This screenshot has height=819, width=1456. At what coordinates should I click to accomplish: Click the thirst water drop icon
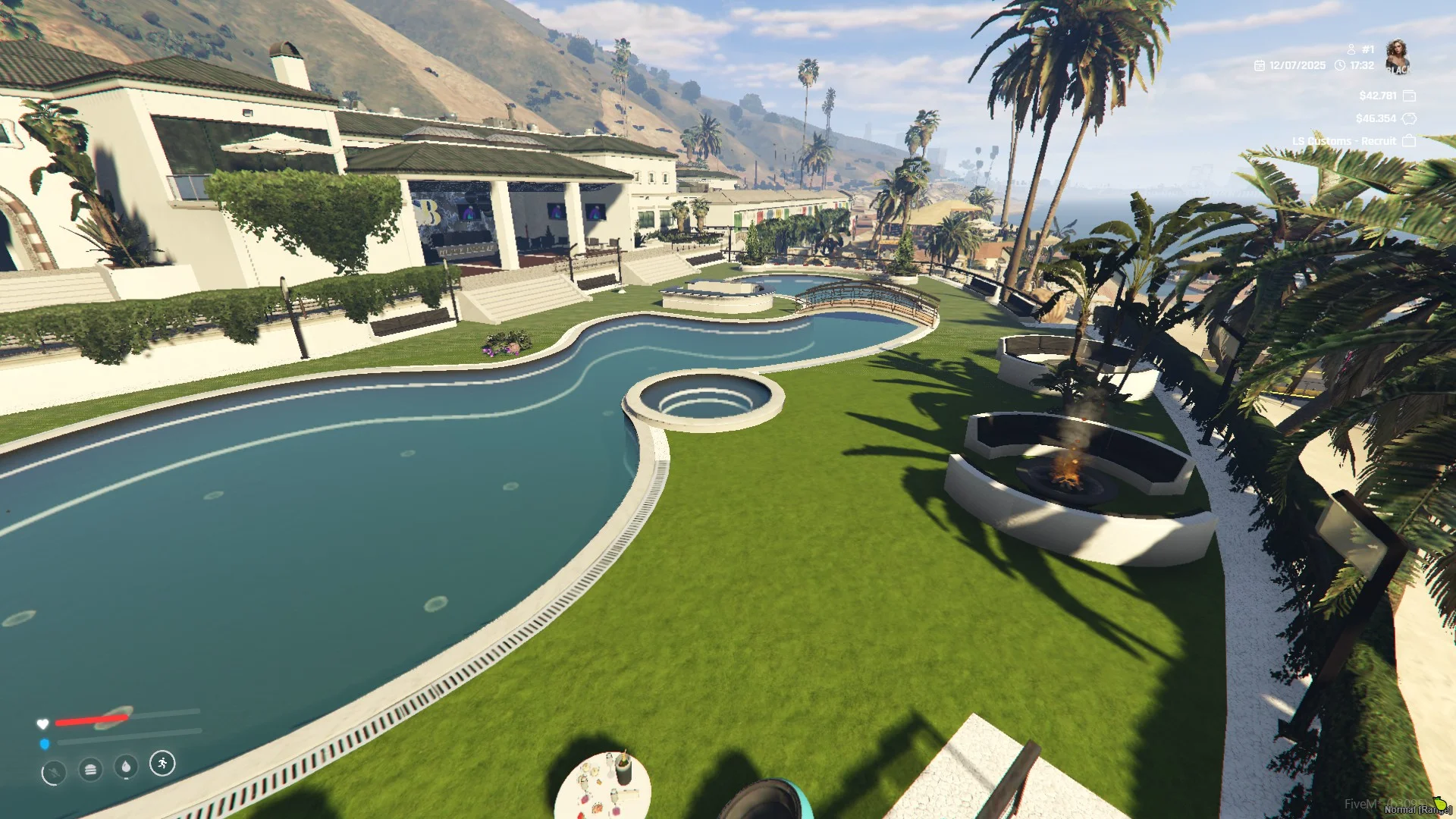pos(126,767)
